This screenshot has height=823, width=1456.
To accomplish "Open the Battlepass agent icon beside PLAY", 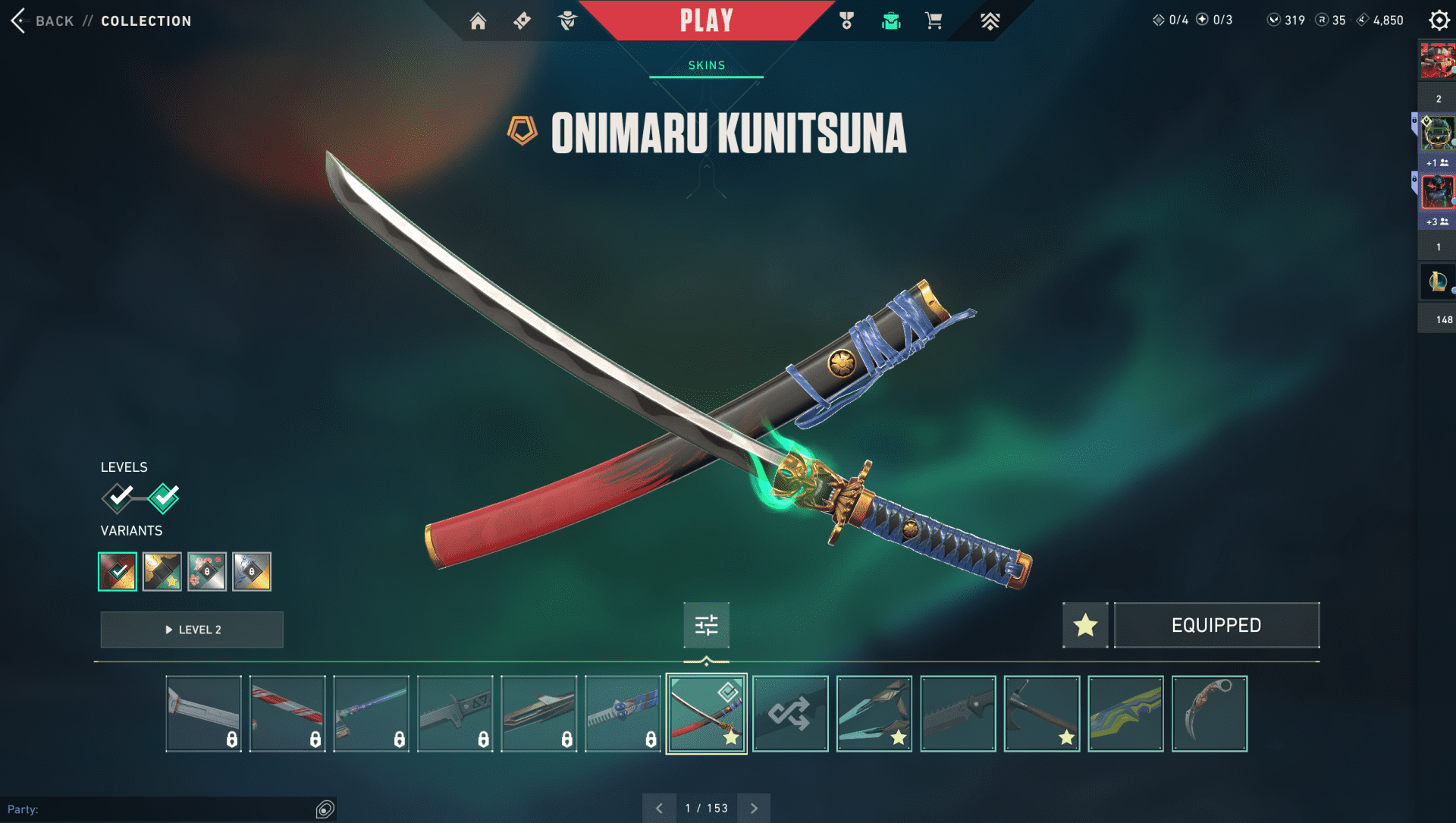I will tap(566, 20).
